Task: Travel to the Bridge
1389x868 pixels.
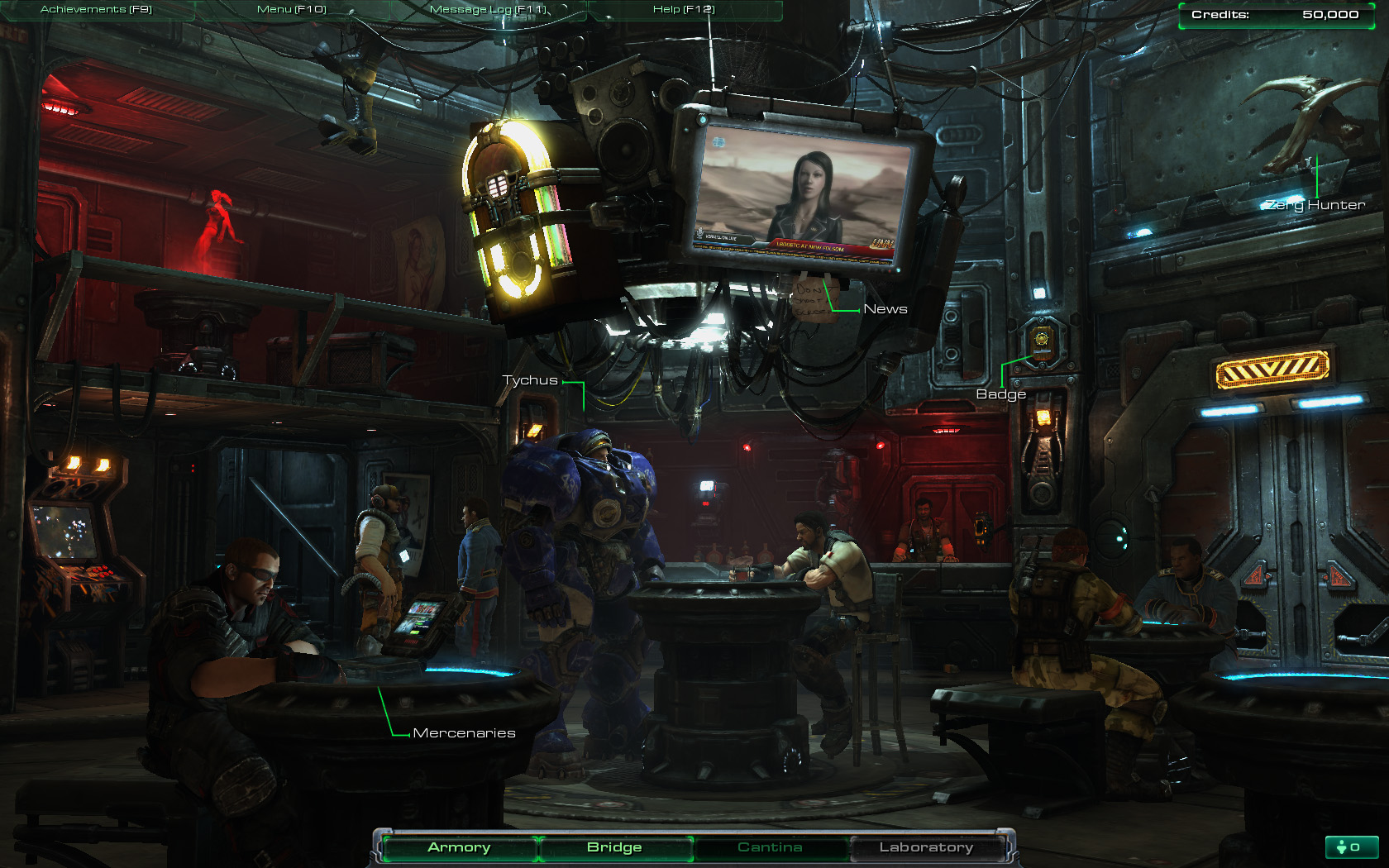Action: 614,847
